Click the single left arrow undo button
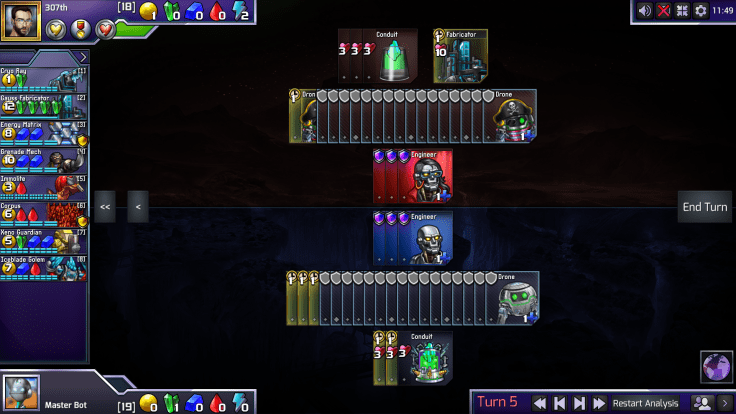 [x=138, y=207]
